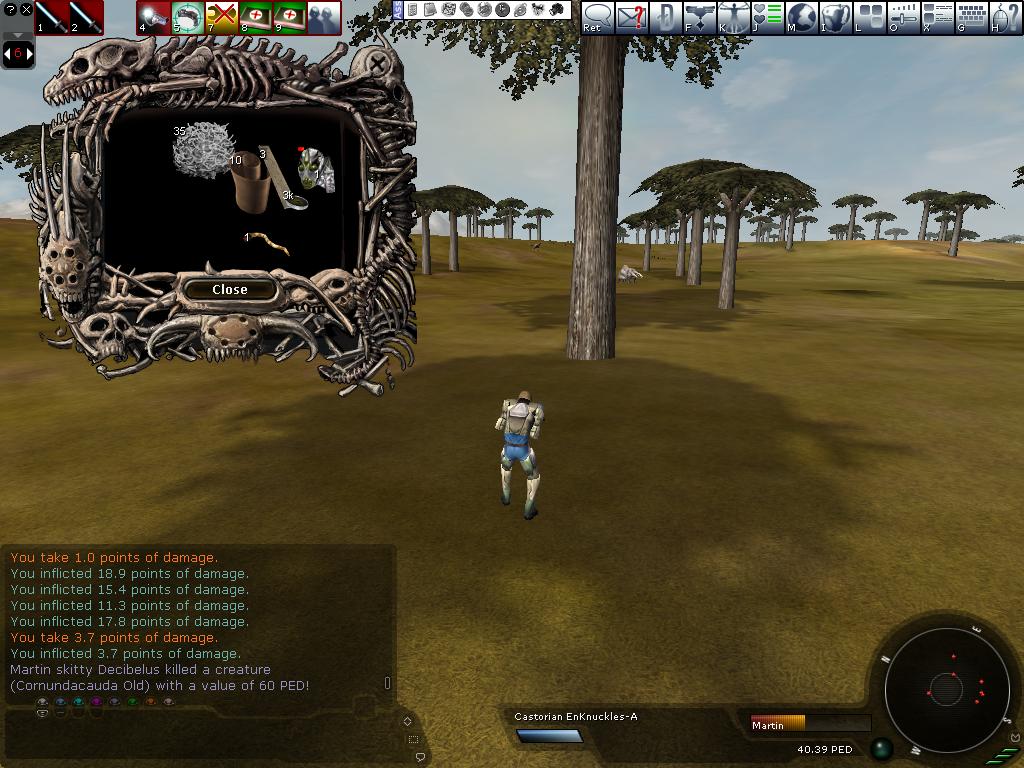Click the radar minimap
Screen dimensions: 1024x768
click(946, 688)
